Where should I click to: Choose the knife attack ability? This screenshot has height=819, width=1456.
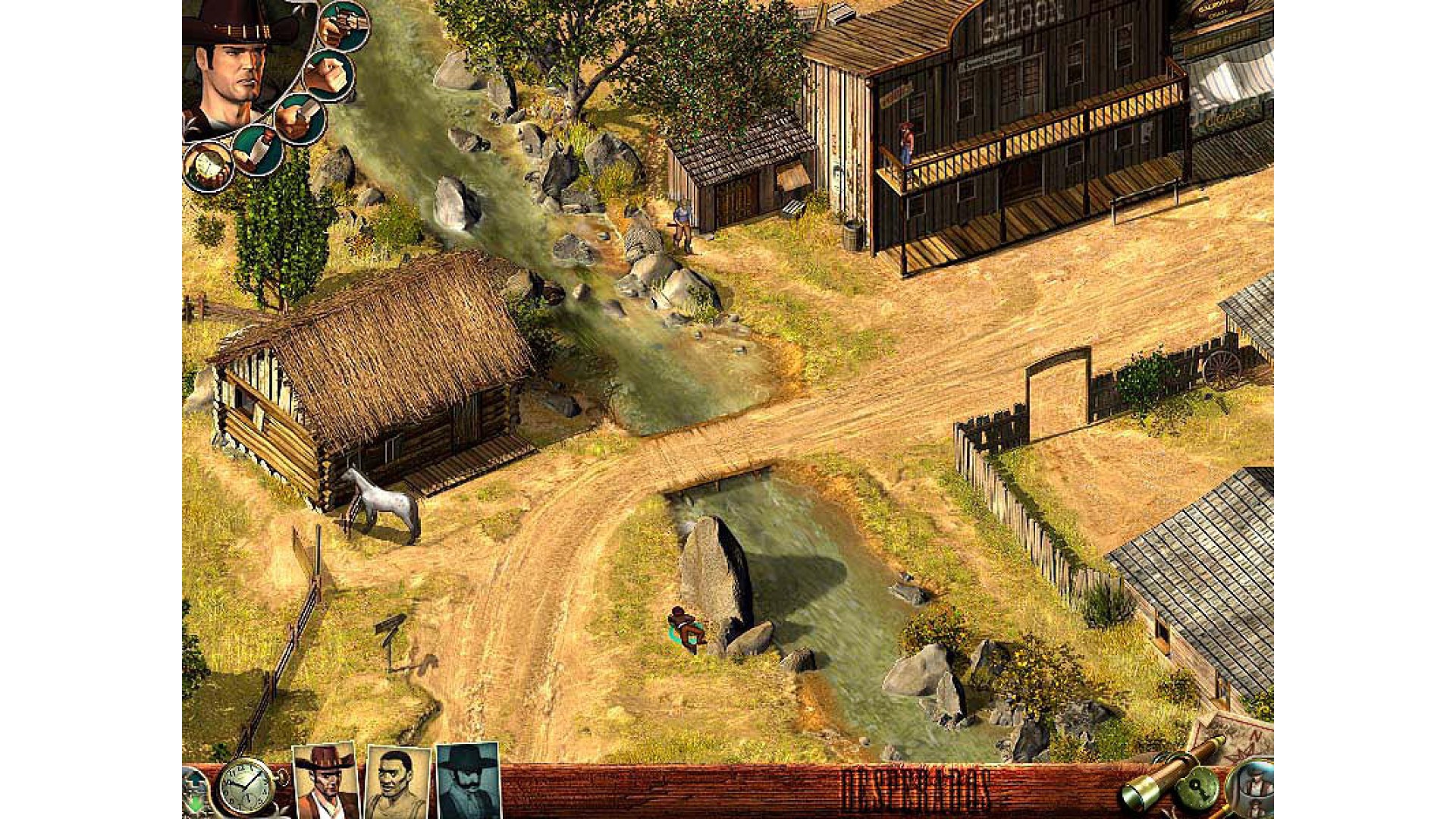click(x=300, y=119)
